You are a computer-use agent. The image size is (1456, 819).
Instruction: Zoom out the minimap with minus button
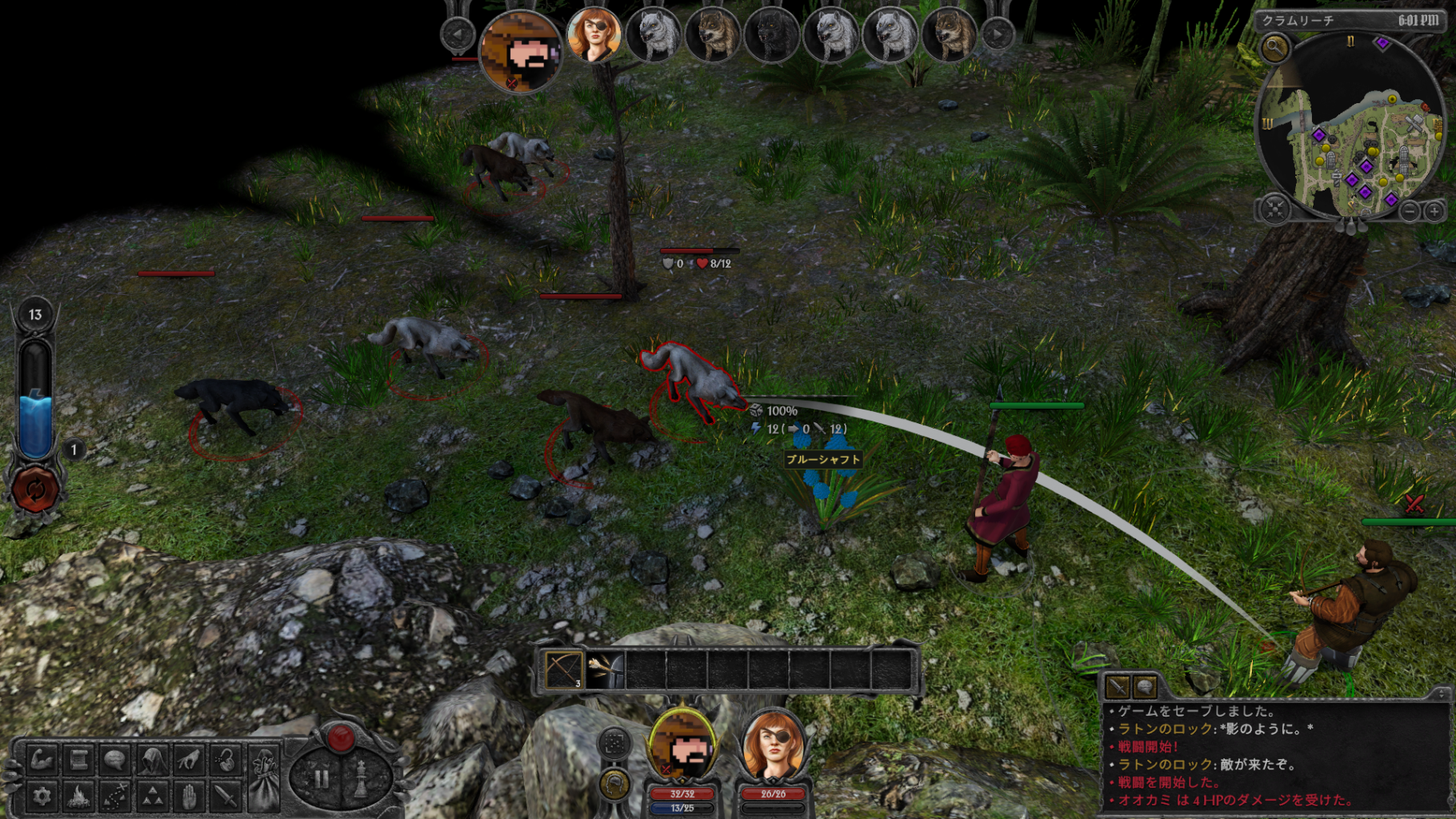pos(1410,210)
